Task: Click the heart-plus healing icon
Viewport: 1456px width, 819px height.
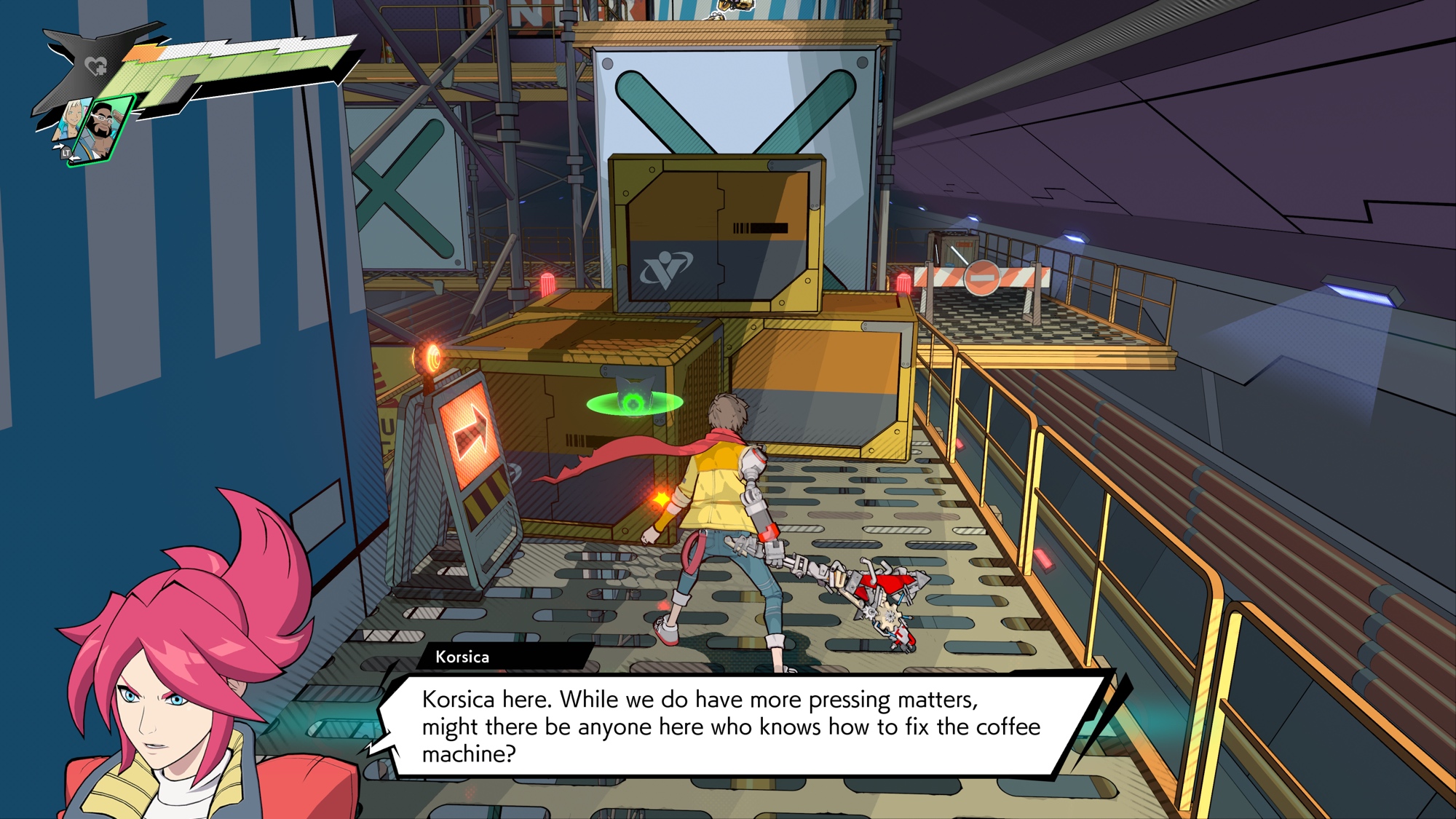Action: 95,67
